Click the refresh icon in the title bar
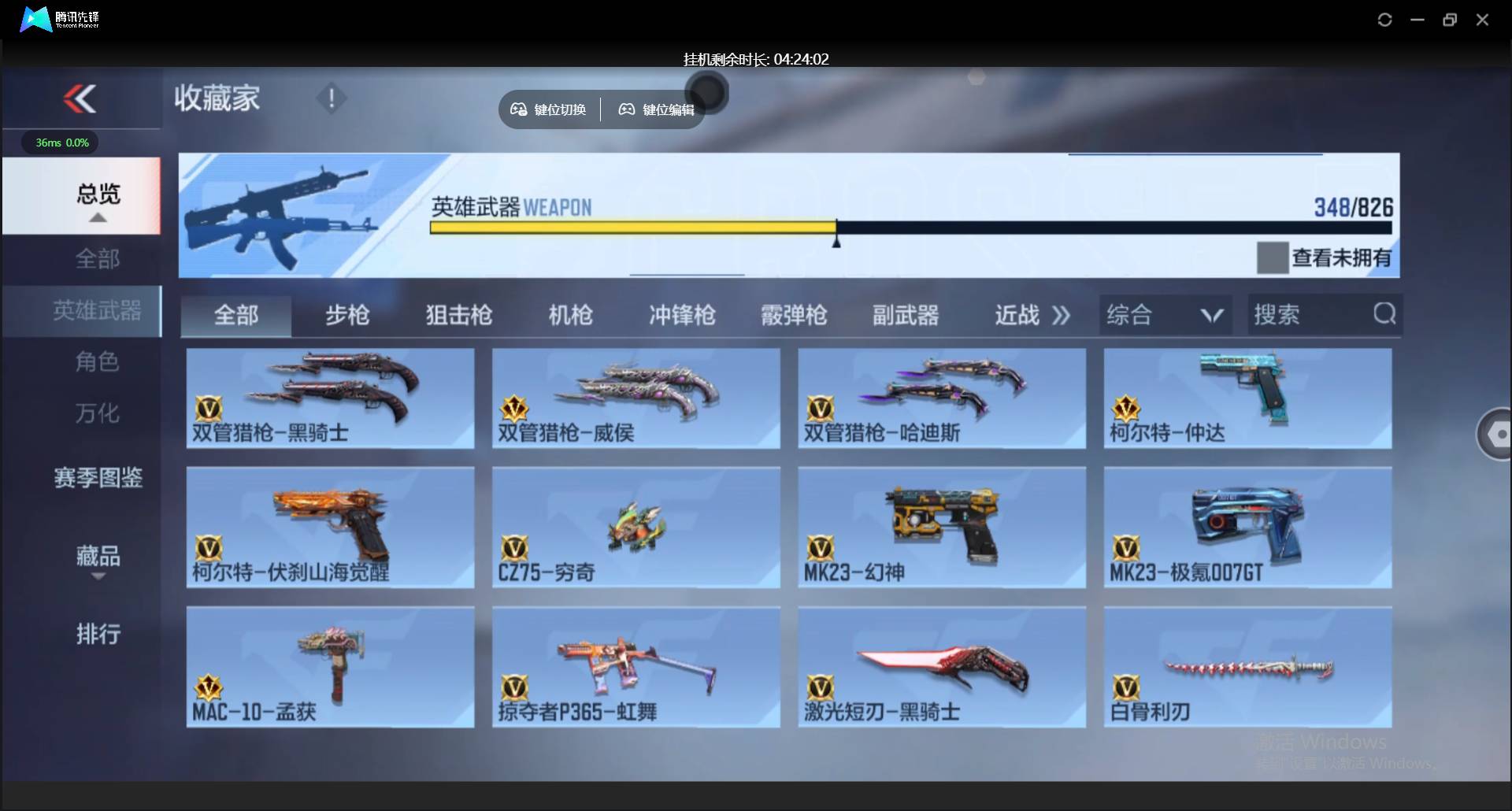 [x=1384, y=20]
